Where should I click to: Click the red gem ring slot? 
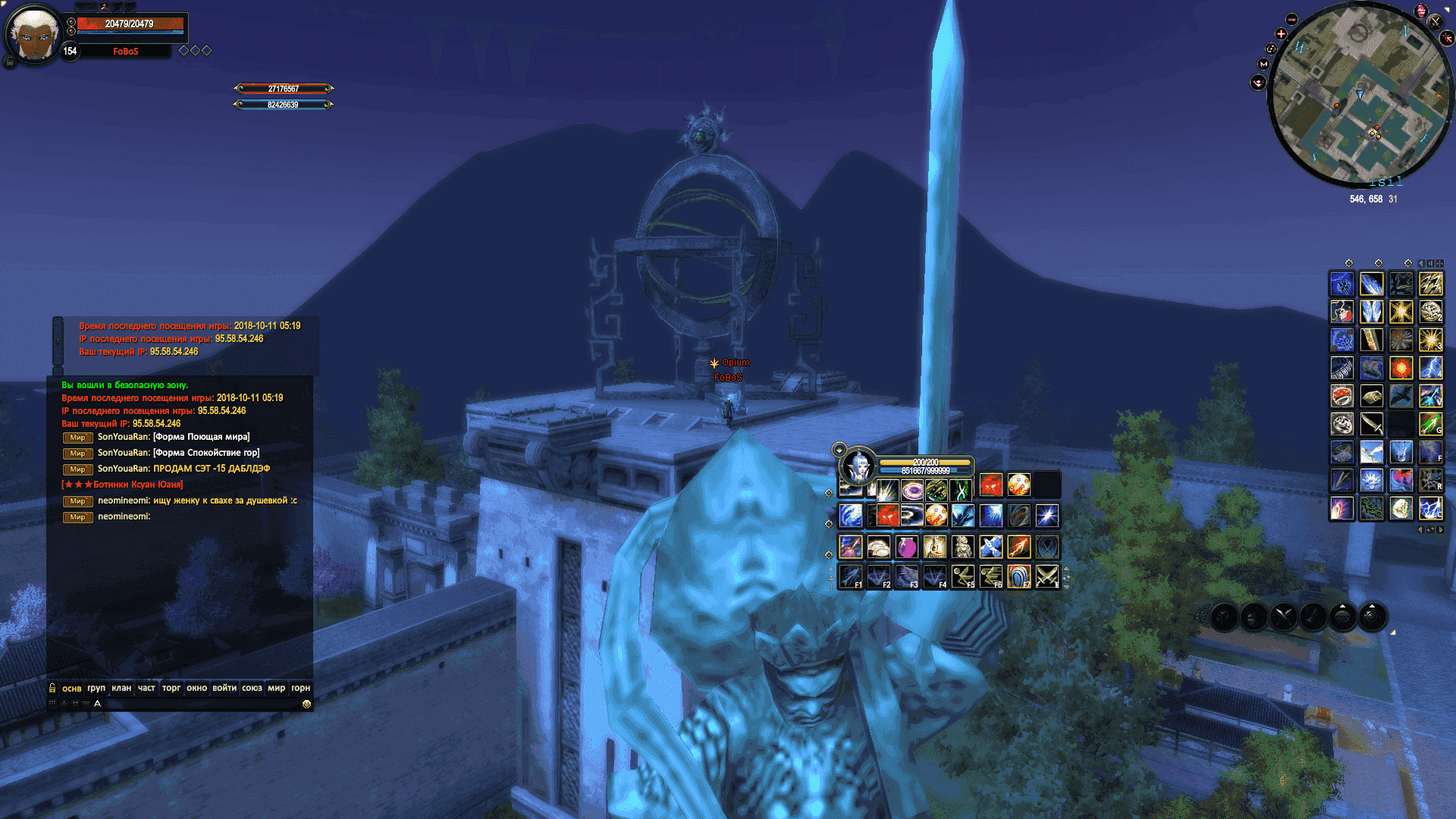[x=1341, y=396]
